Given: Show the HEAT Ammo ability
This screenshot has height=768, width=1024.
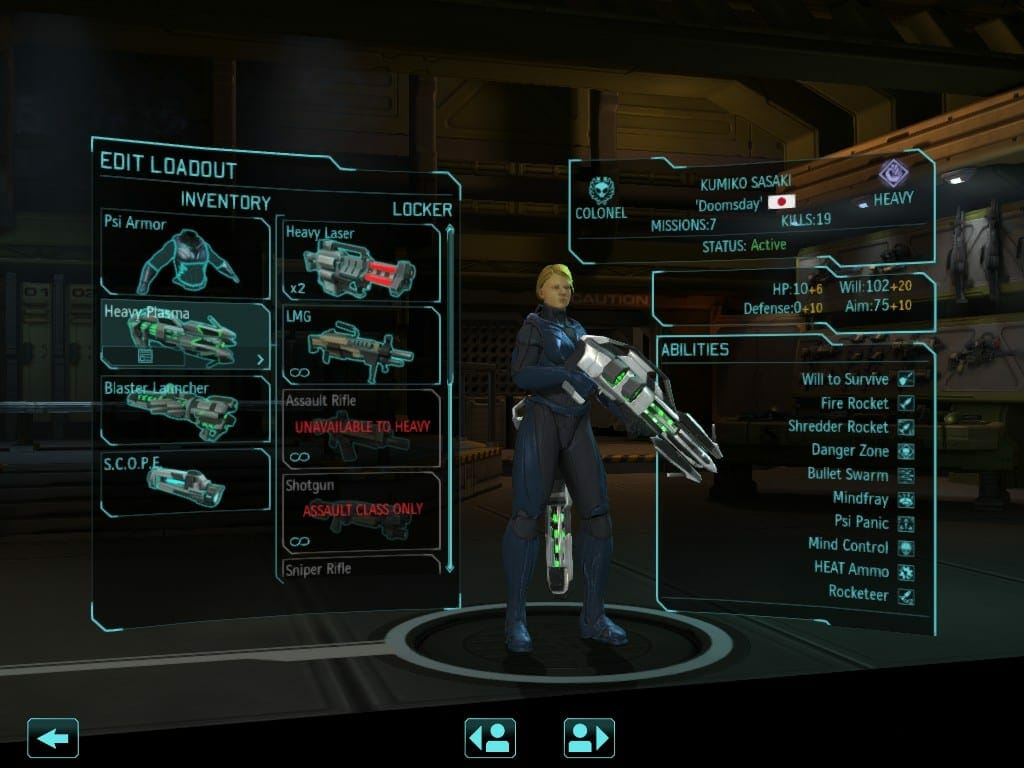Looking at the screenshot, I should coord(906,570).
